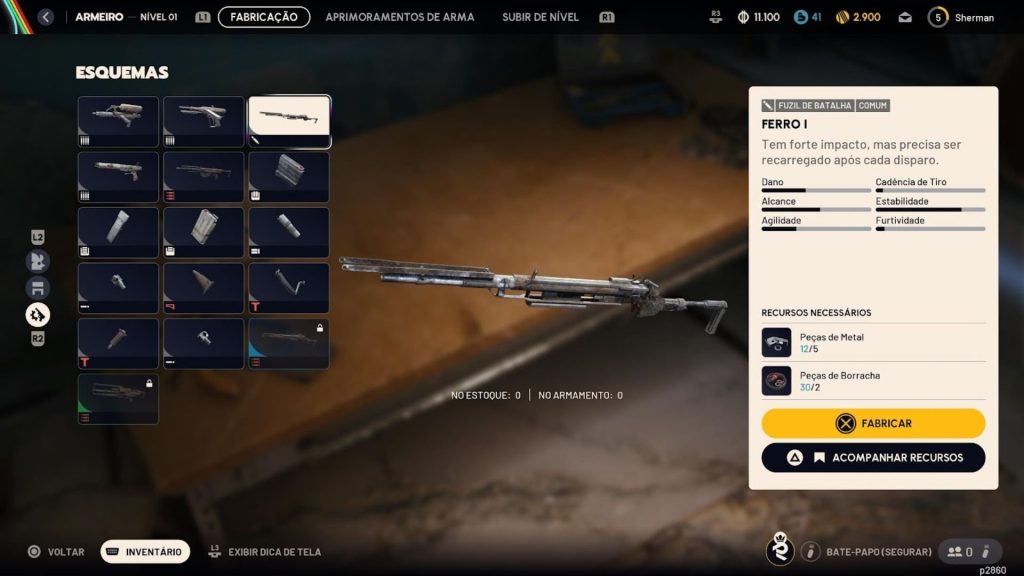Select the Peças de Metal resource row
Image resolution: width=1024 pixels, height=576 pixels.
tap(873, 342)
